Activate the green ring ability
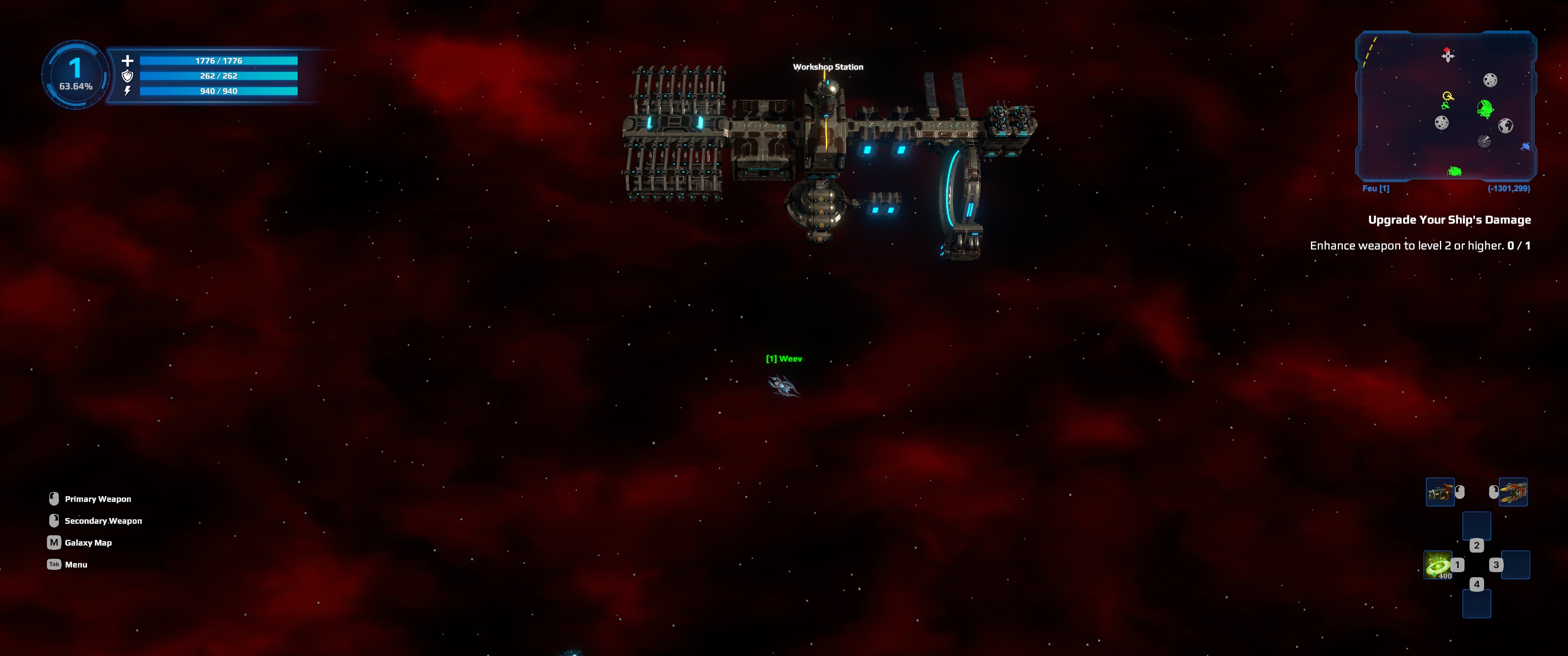 click(x=1438, y=565)
